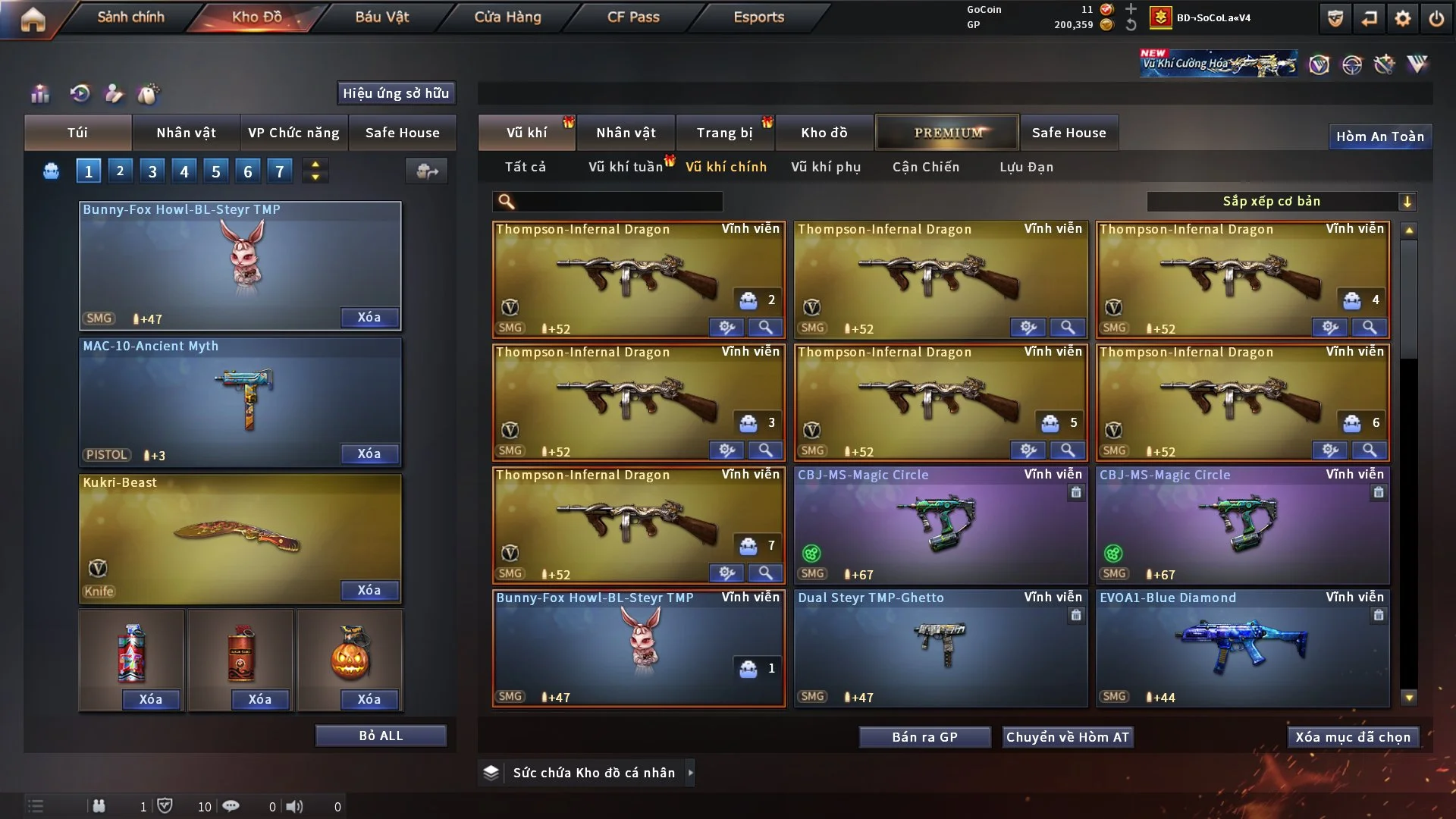1456x819 pixels.
Task: Click the power exit icon top-right
Action: (x=1437, y=17)
